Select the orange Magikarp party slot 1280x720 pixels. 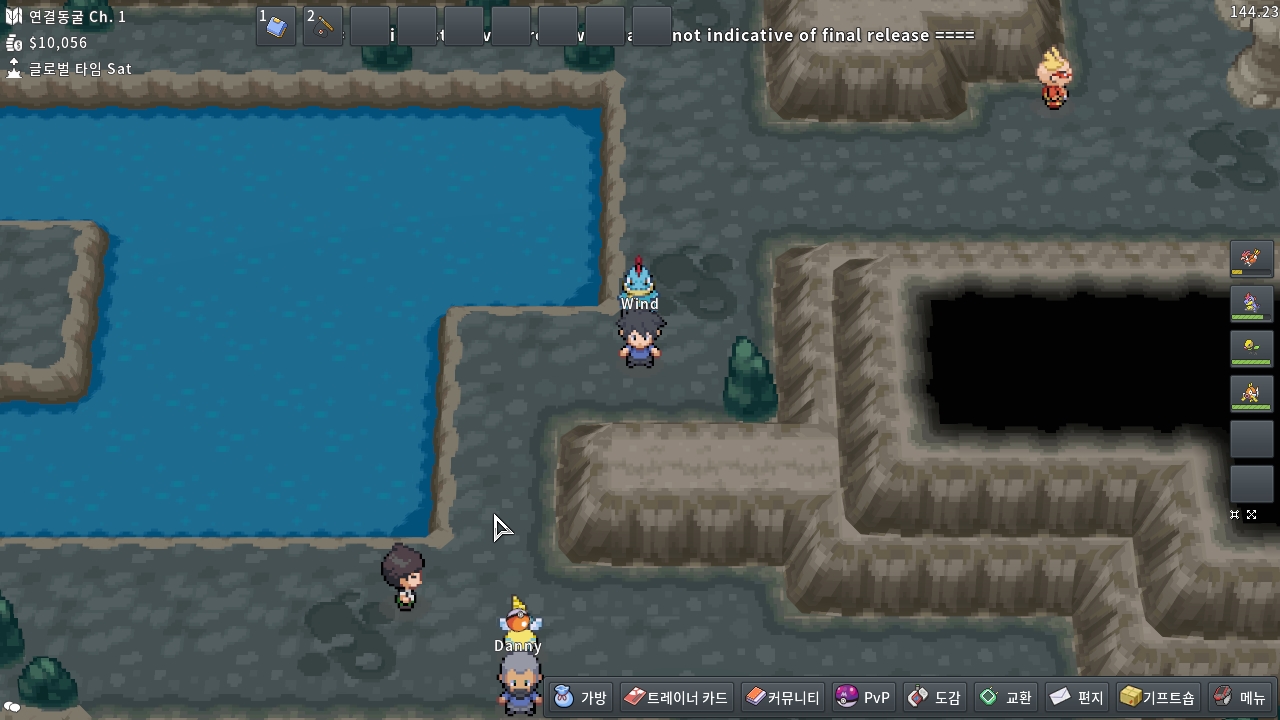point(1251,394)
